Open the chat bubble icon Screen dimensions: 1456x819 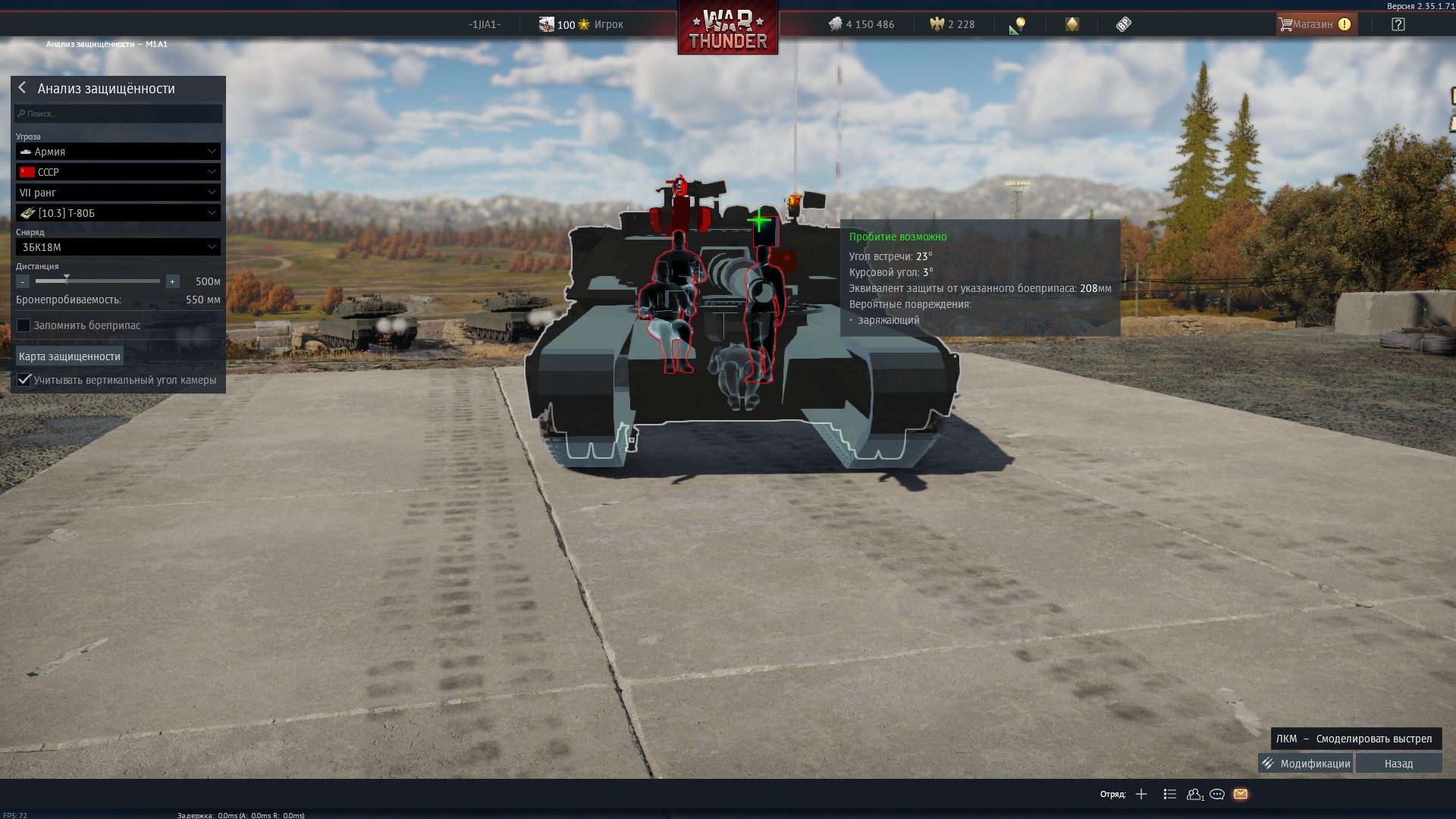(1217, 794)
